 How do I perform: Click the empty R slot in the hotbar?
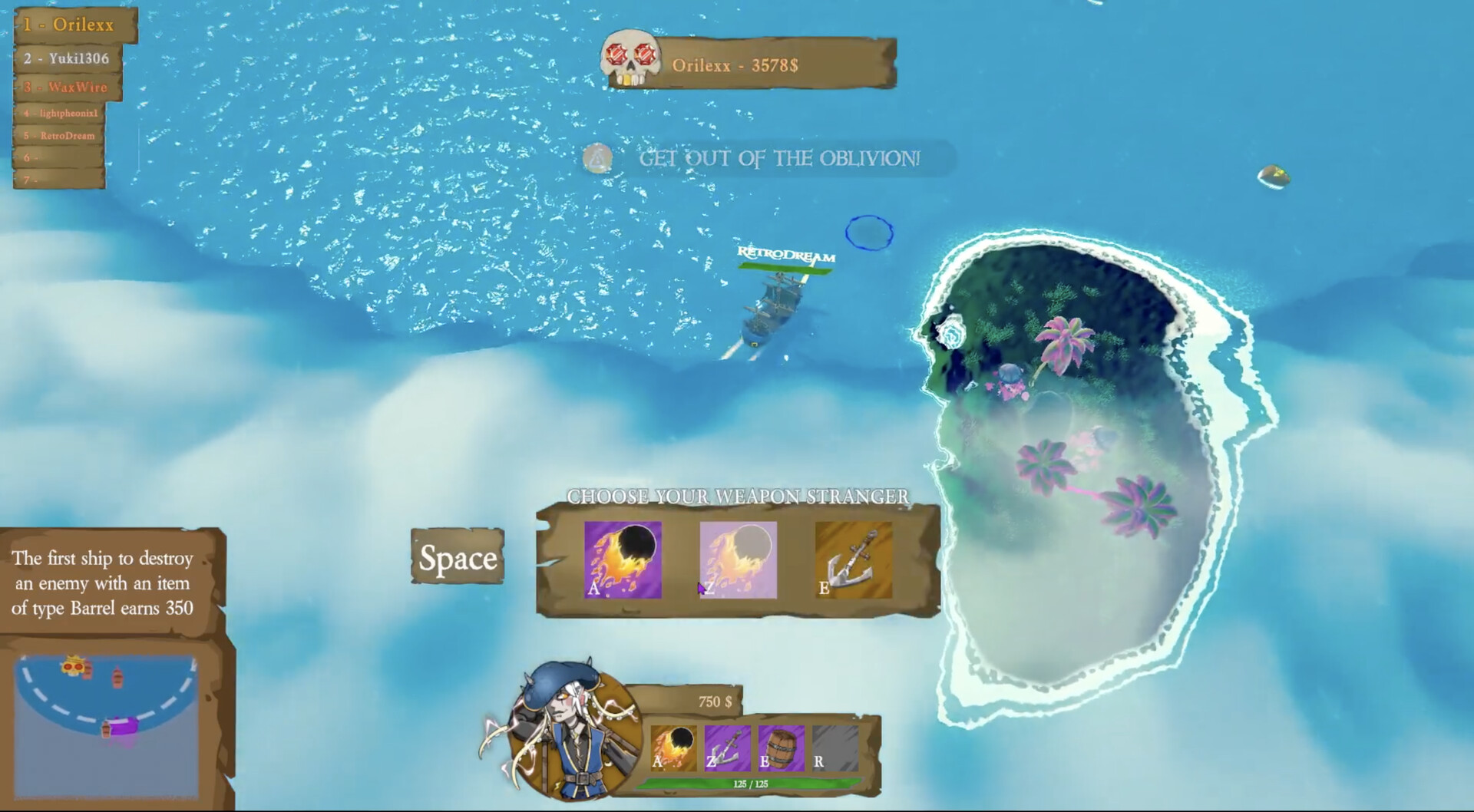pyautogui.click(x=835, y=750)
